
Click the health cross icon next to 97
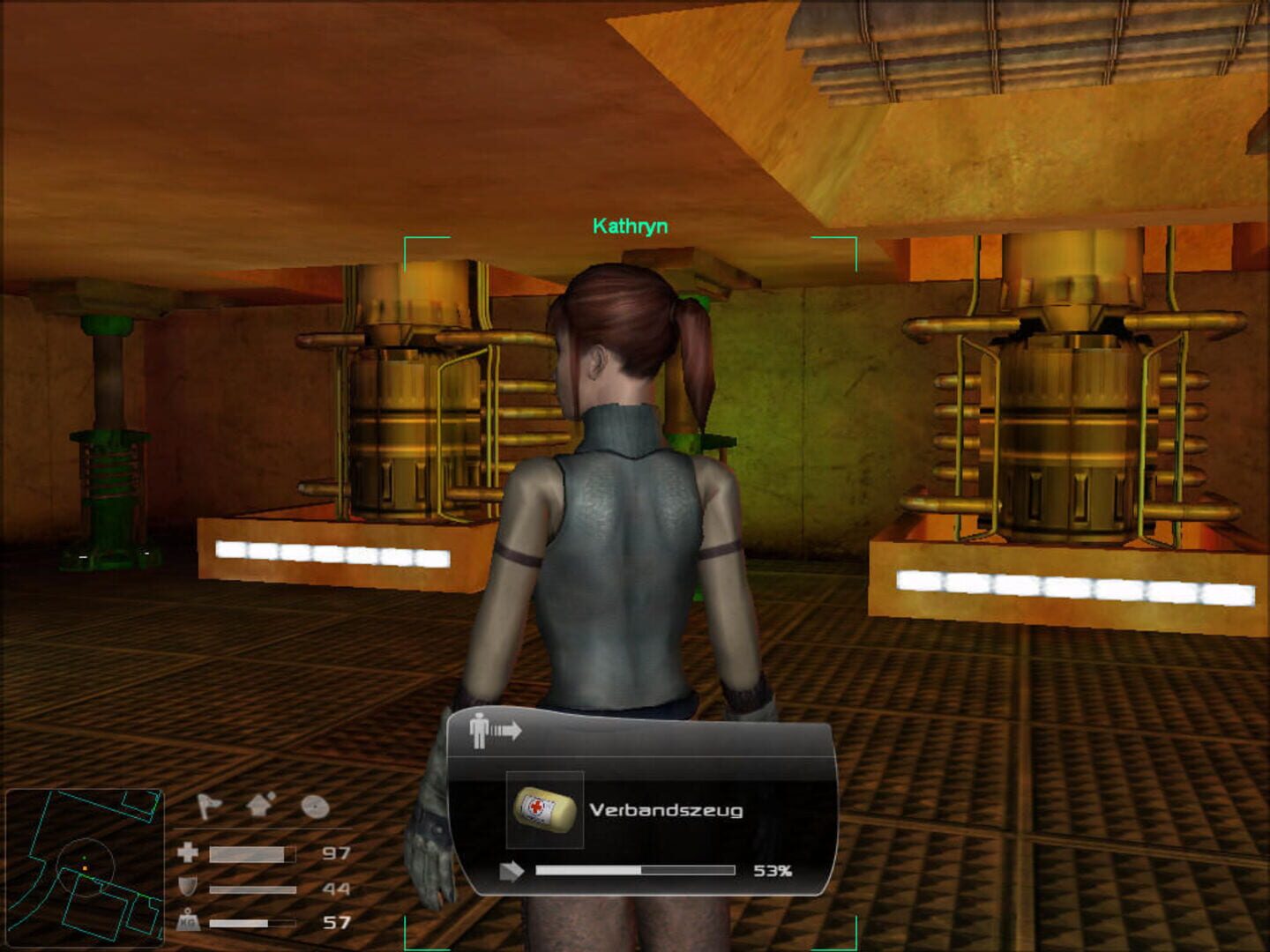pyautogui.click(x=186, y=853)
